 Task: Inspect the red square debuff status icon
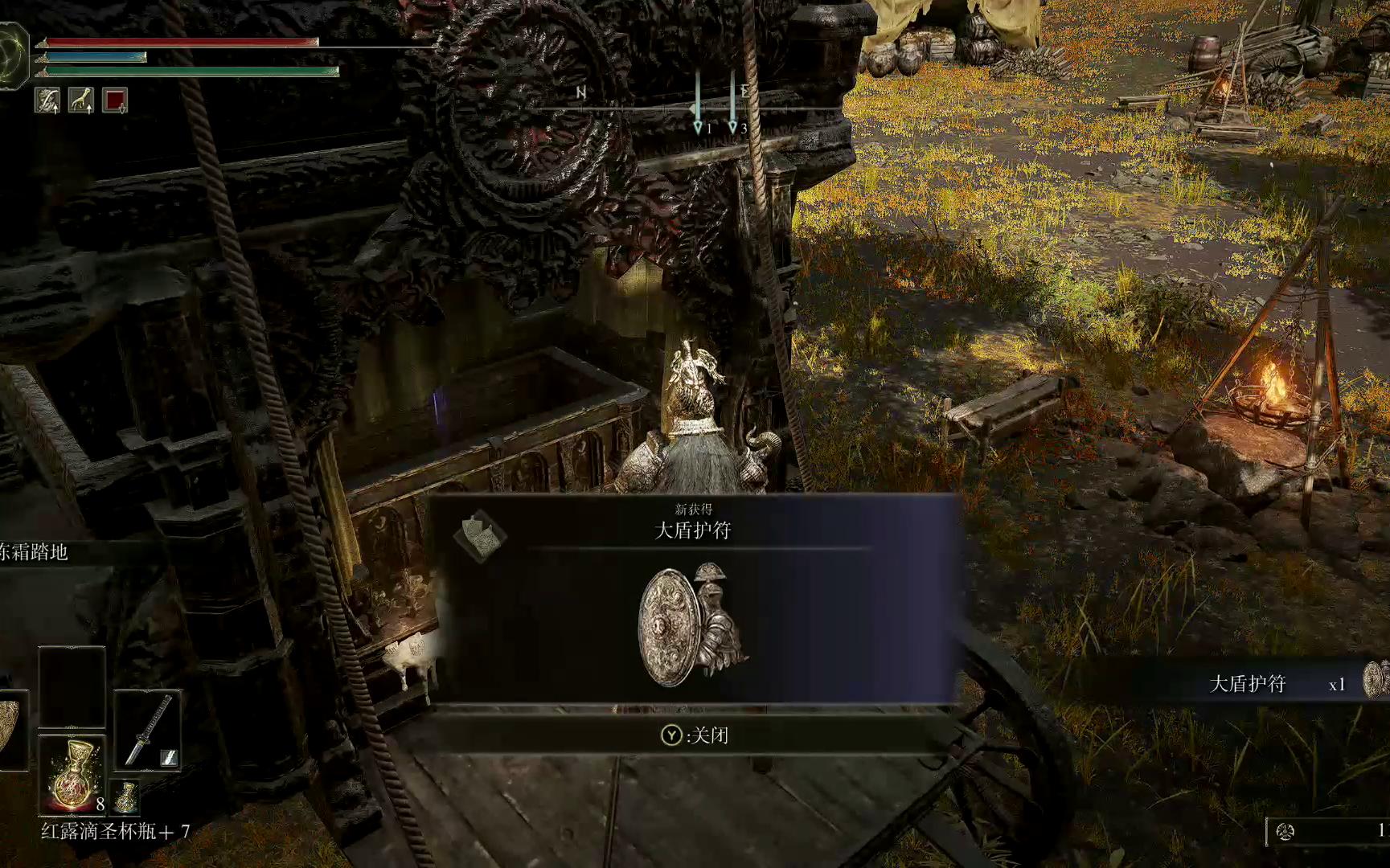[x=115, y=100]
